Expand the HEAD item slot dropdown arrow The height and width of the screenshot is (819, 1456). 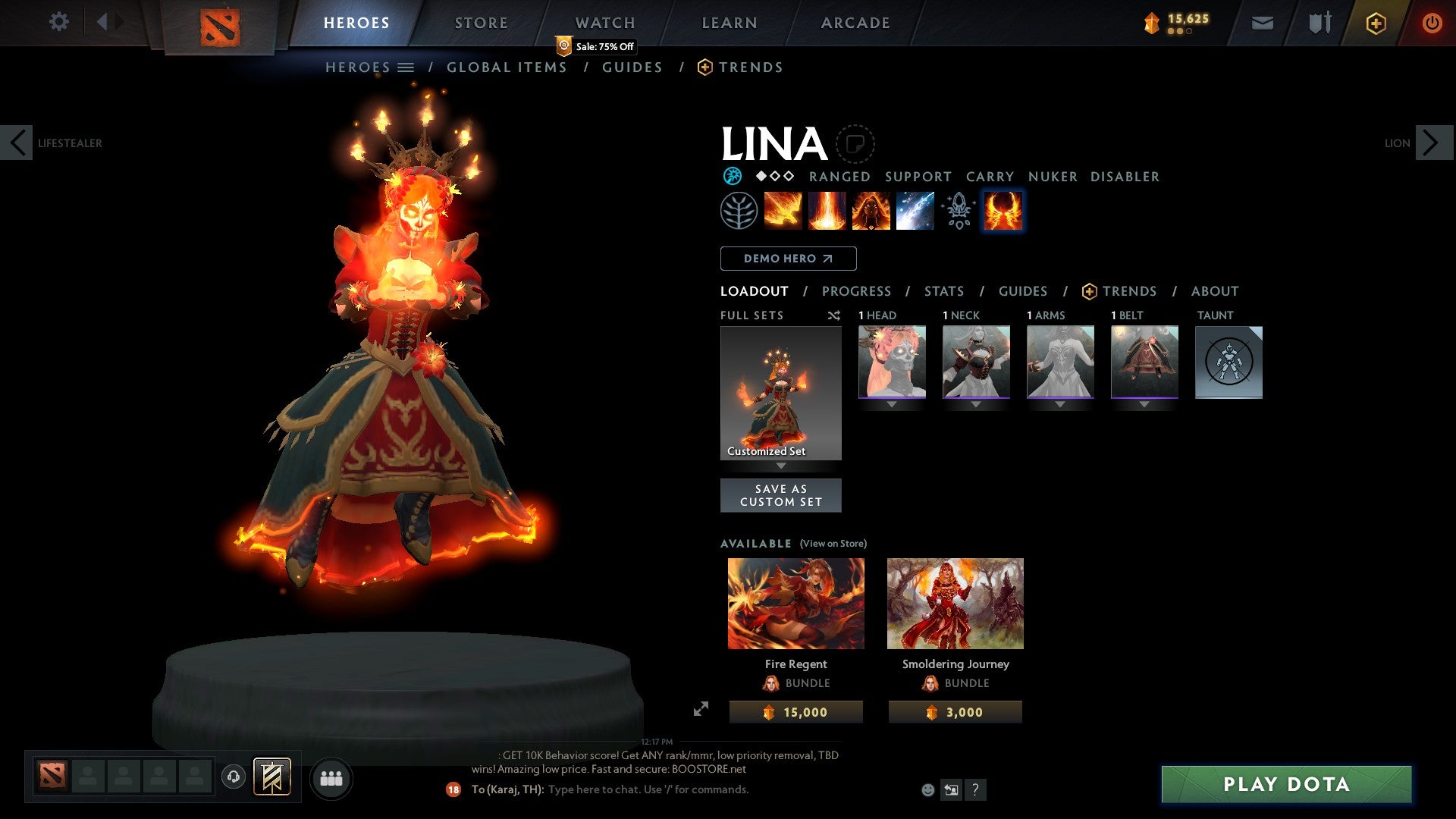[891, 404]
